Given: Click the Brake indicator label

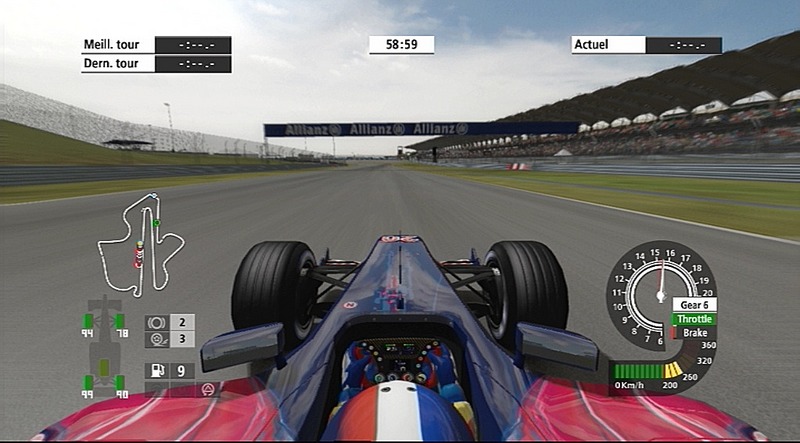Looking at the screenshot, I should click(694, 333).
